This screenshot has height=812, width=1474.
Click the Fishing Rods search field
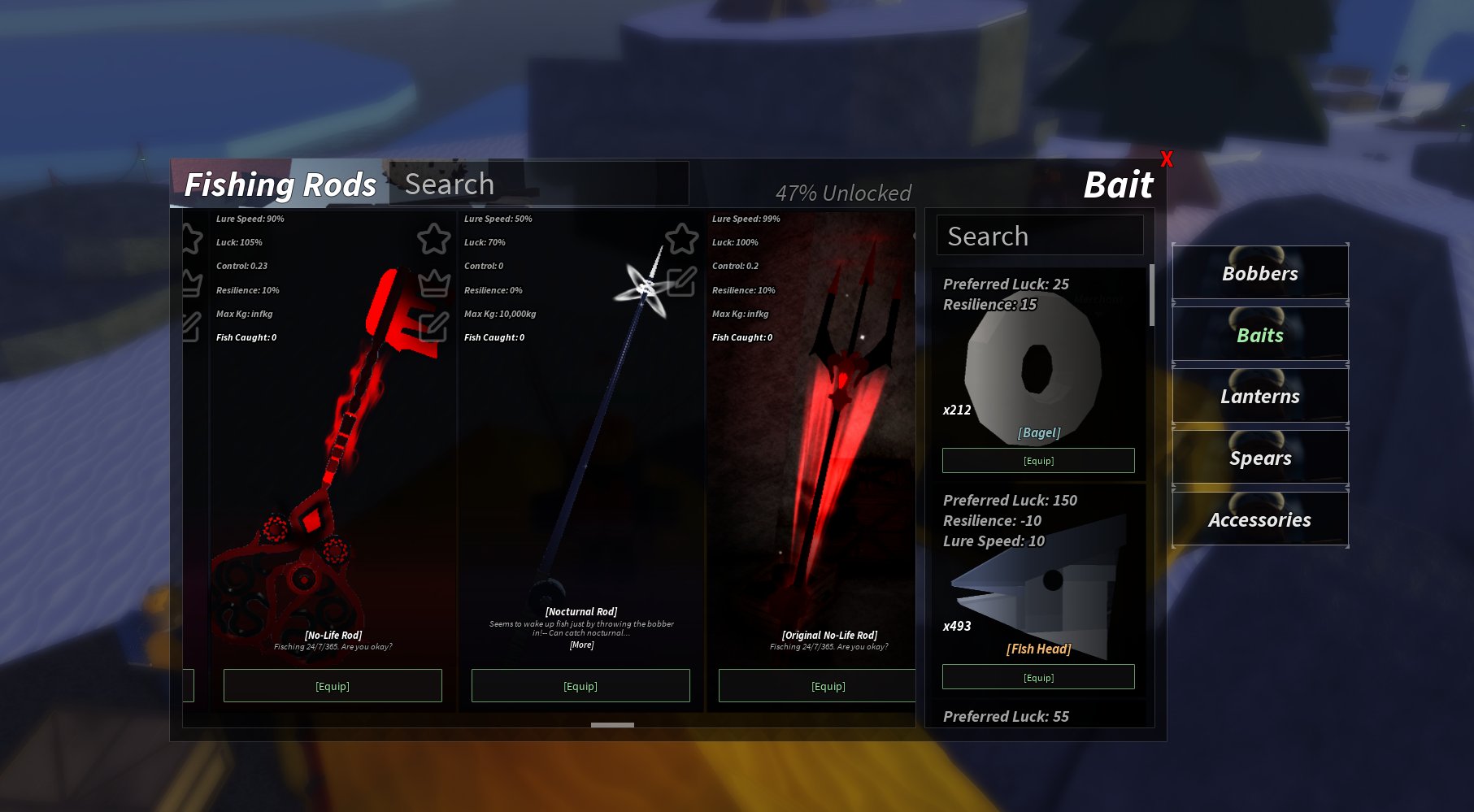coord(538,185)
